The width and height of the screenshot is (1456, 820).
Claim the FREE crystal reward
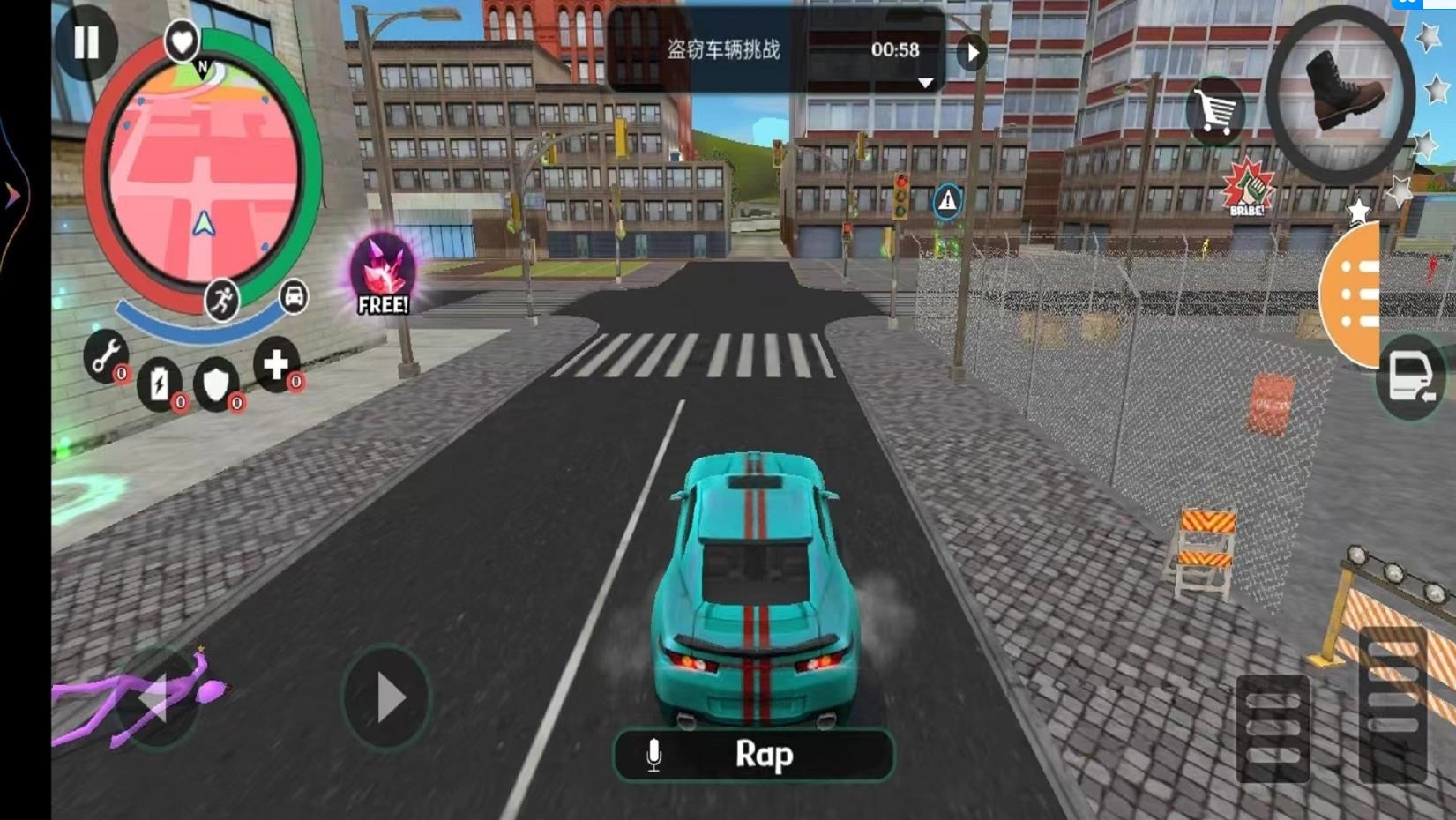pyautogui.click(x=383, y=275)
